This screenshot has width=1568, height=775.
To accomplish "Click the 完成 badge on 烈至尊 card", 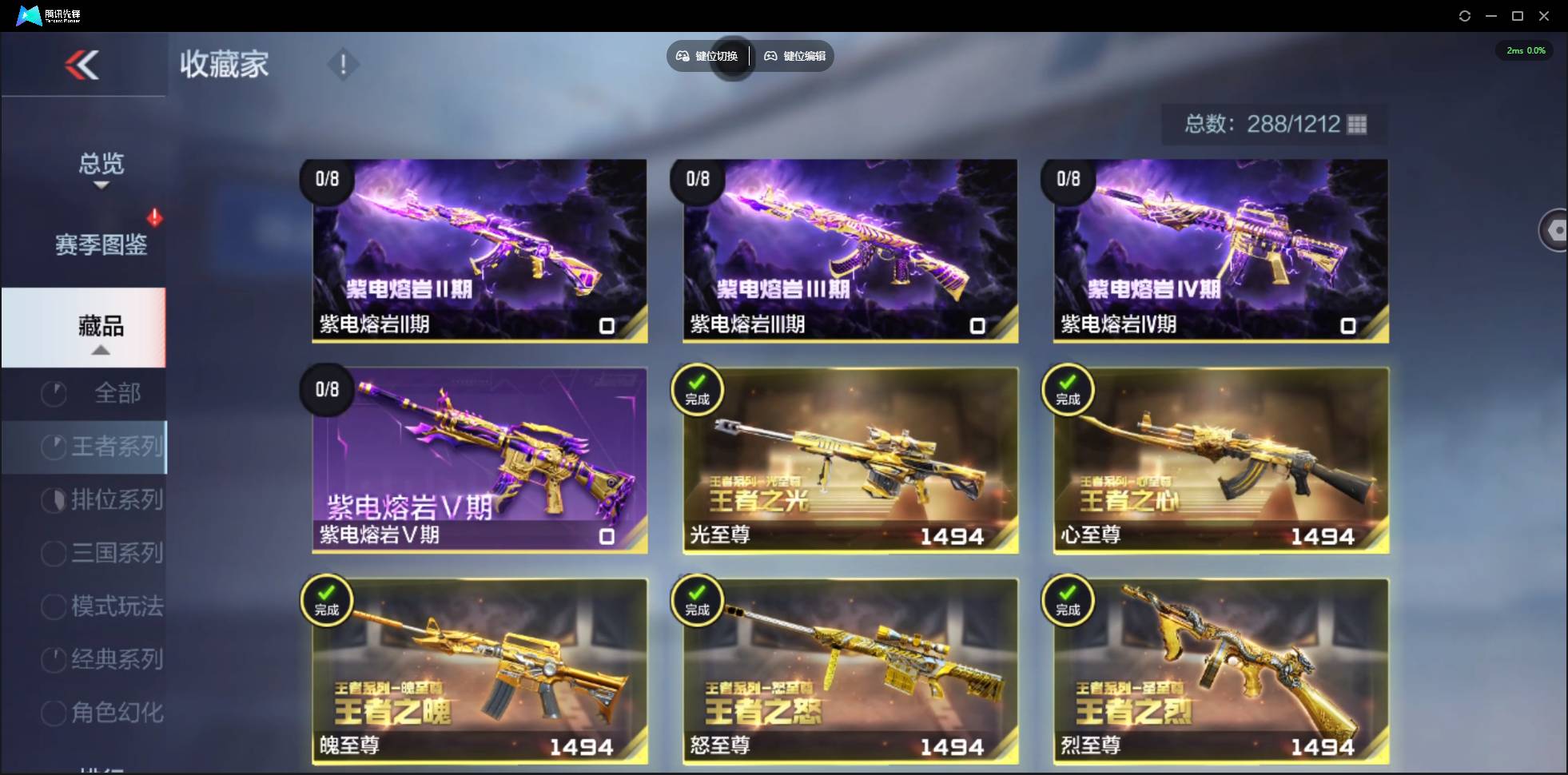I will [x=1068, y=599].
